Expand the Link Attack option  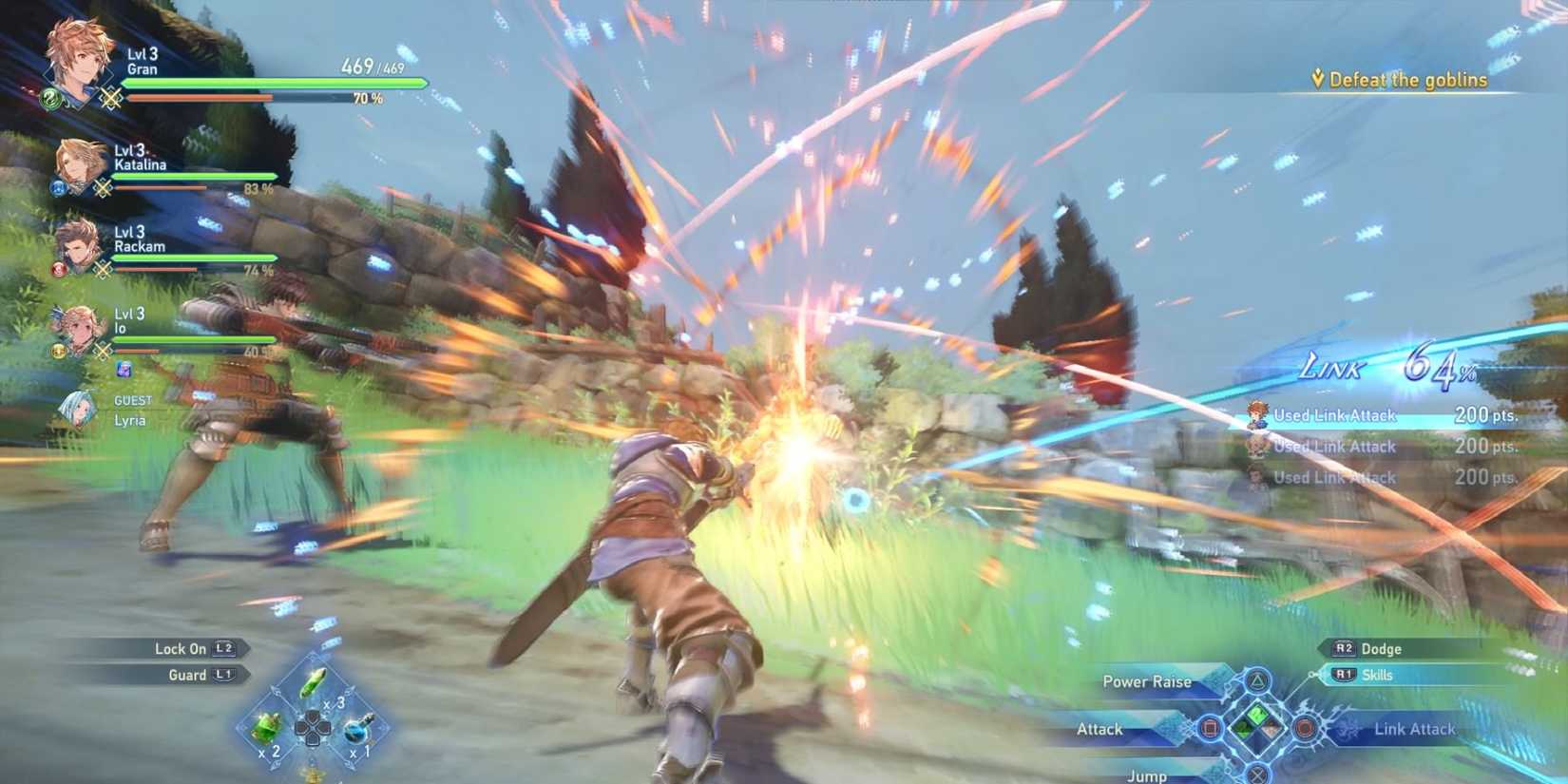click(1414, 729)
